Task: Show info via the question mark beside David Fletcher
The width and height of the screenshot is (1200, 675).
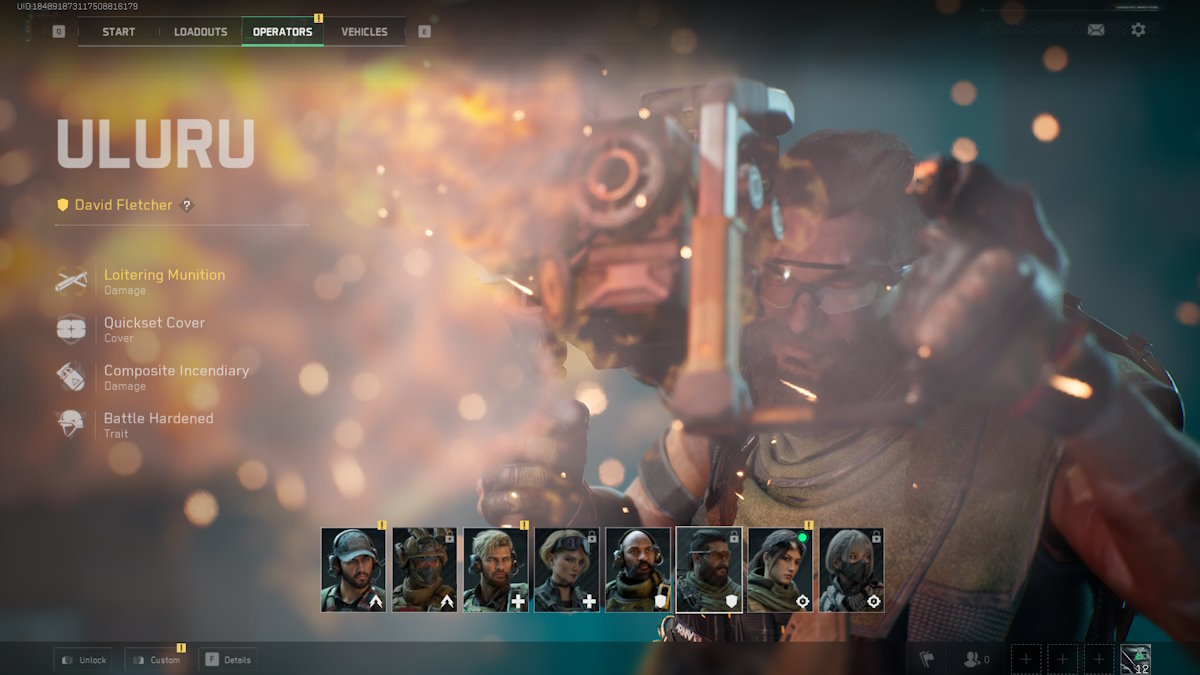Action: point(186,205)
